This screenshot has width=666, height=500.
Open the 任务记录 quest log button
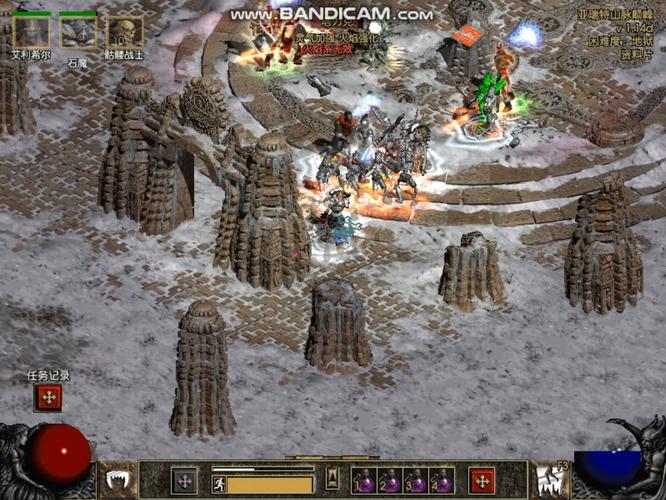click(x=49, y=397)
